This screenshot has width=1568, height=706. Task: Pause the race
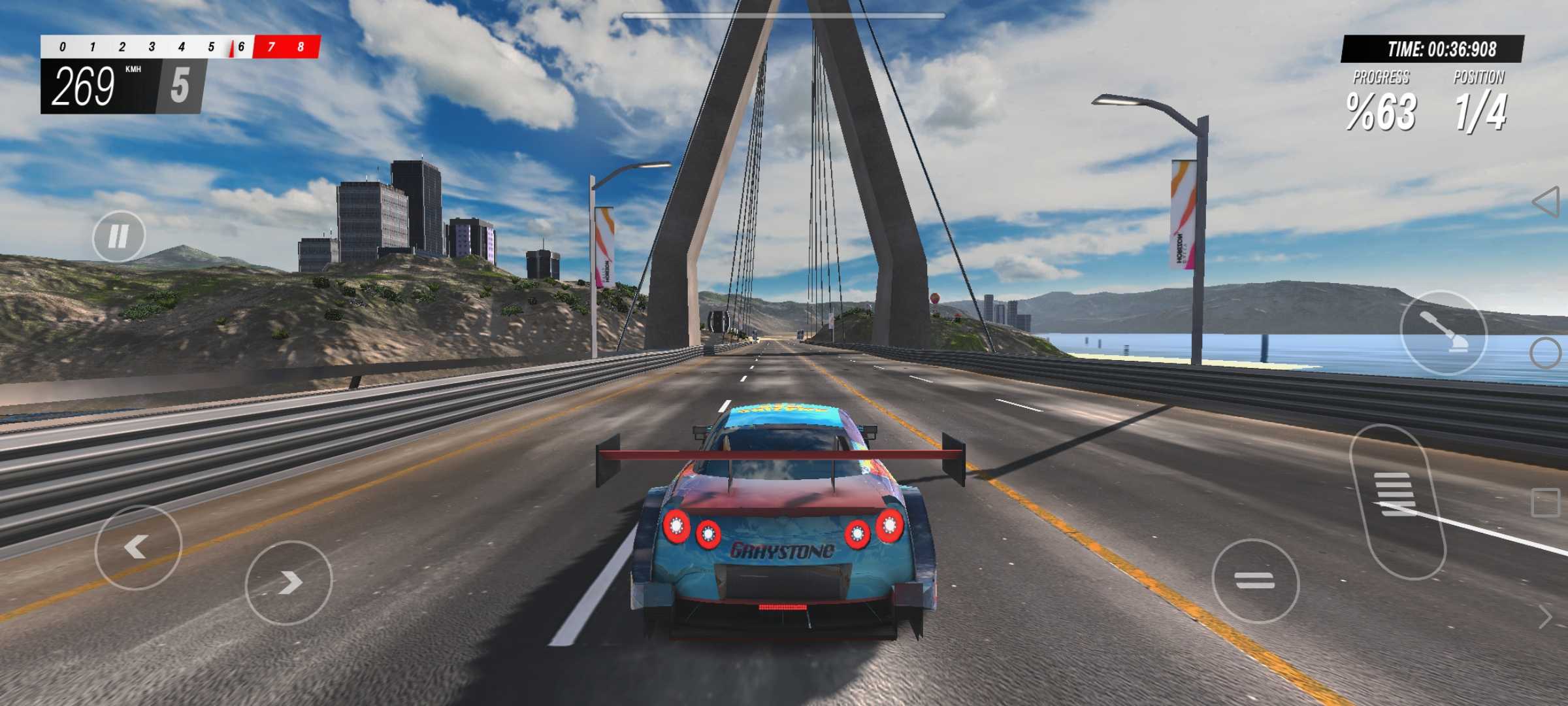click(118, 236)
